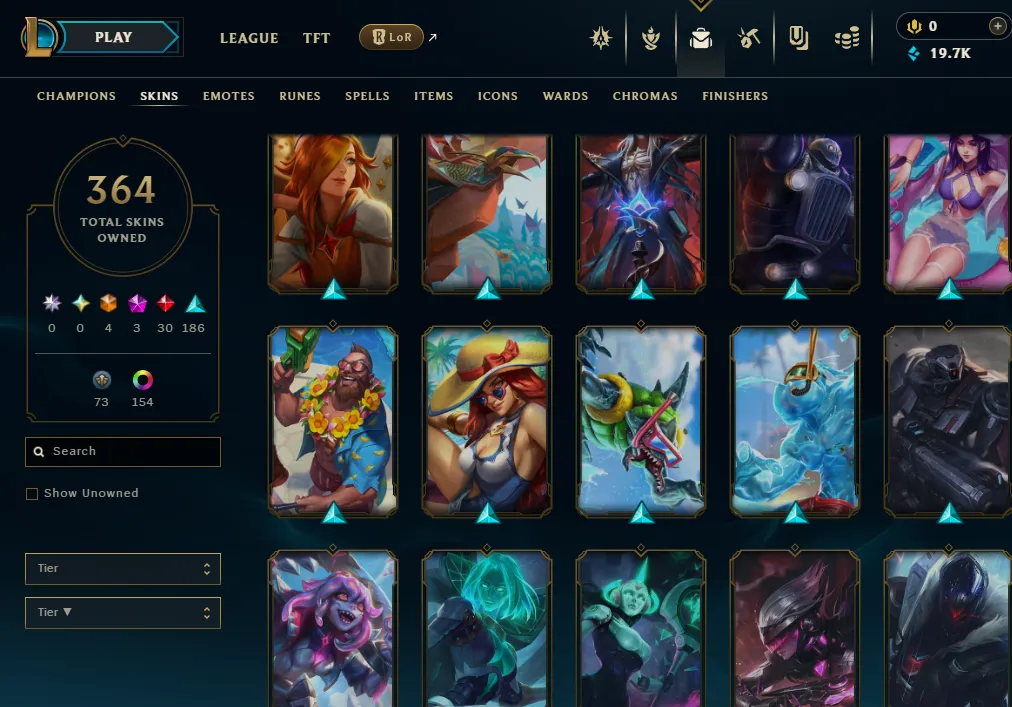Start a match with the PLAY button

[x=113, y=38]
